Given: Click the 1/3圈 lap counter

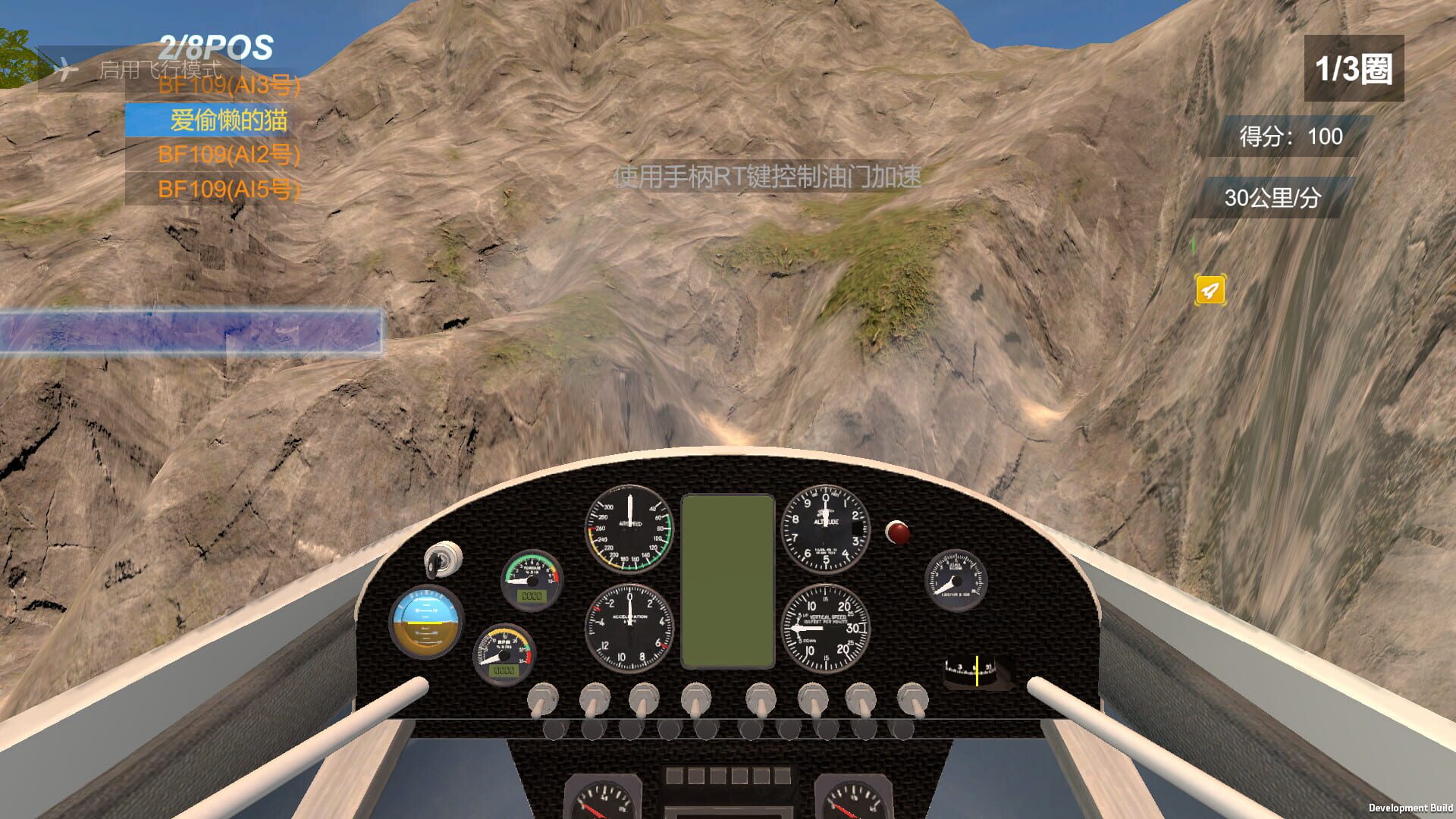Looking at the screenshot, I should (1354, 67).
